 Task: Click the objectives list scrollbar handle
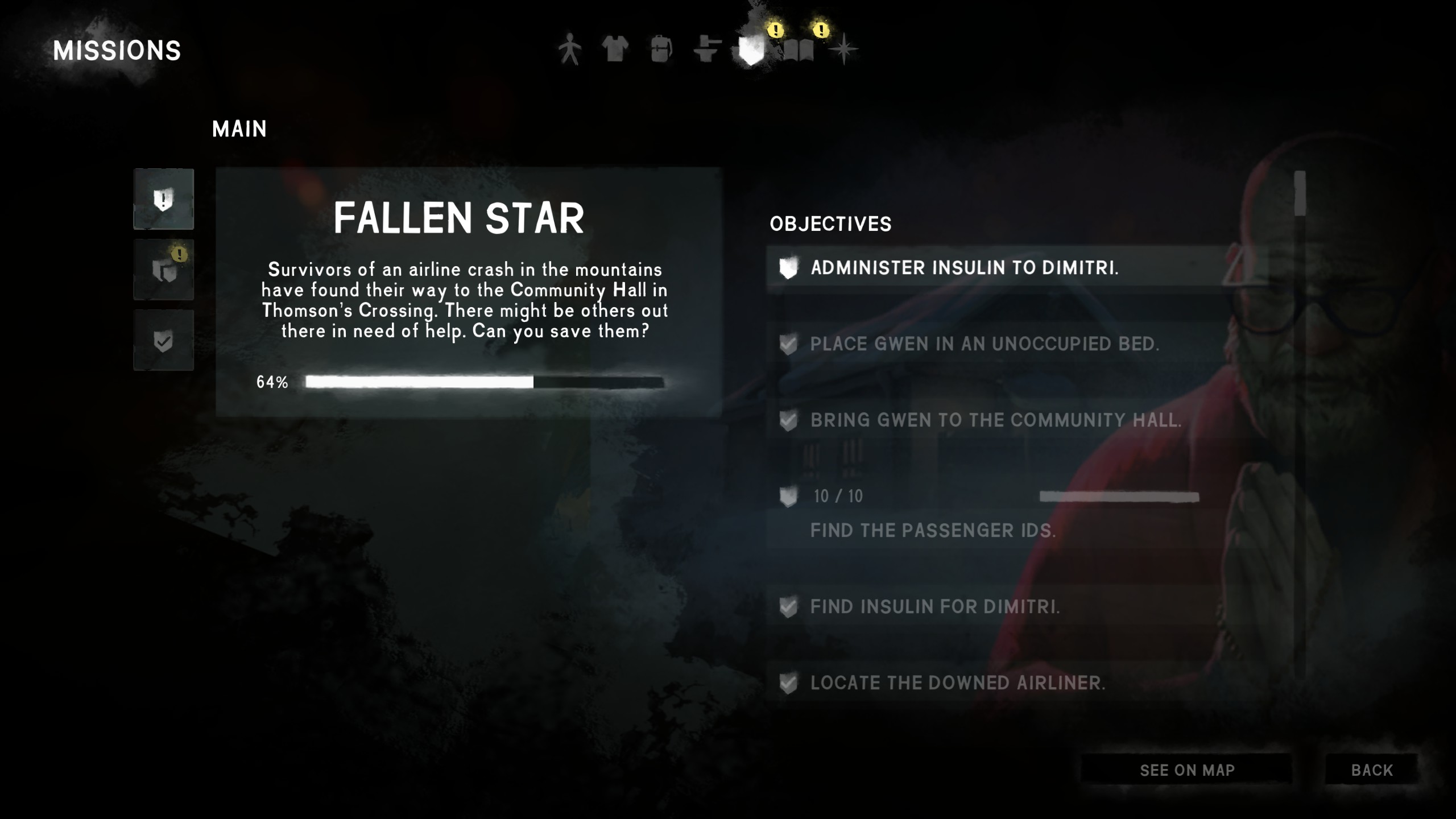coord(1300,194)
